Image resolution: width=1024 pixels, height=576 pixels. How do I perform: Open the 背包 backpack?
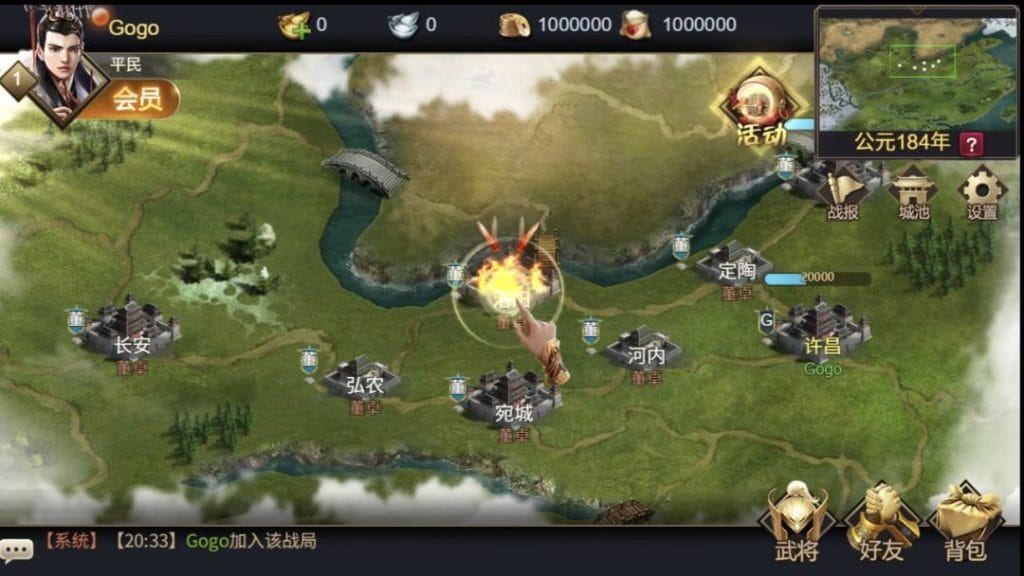(x=965, y=522)
